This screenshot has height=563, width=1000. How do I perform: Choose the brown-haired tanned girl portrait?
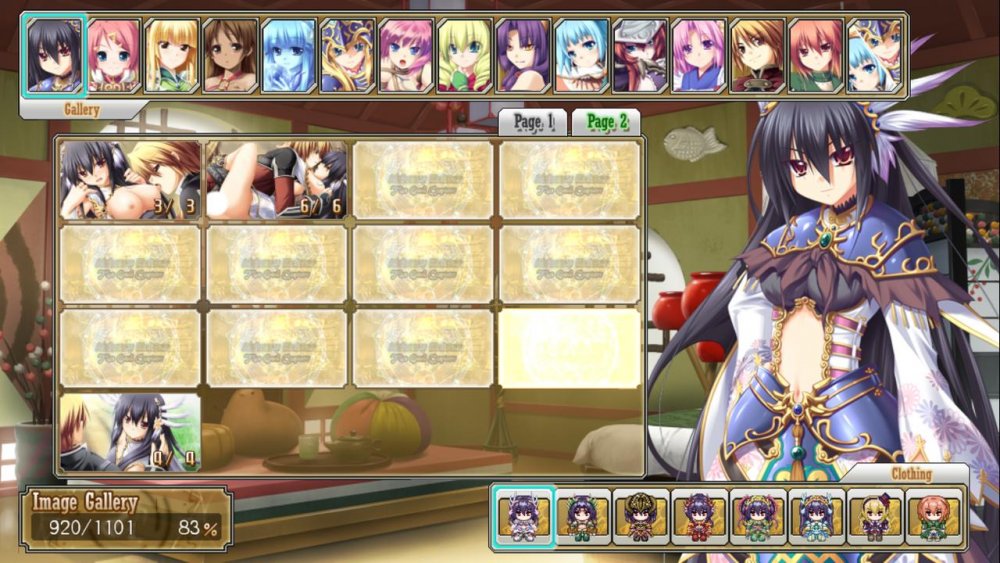click(x=231, y=55)
